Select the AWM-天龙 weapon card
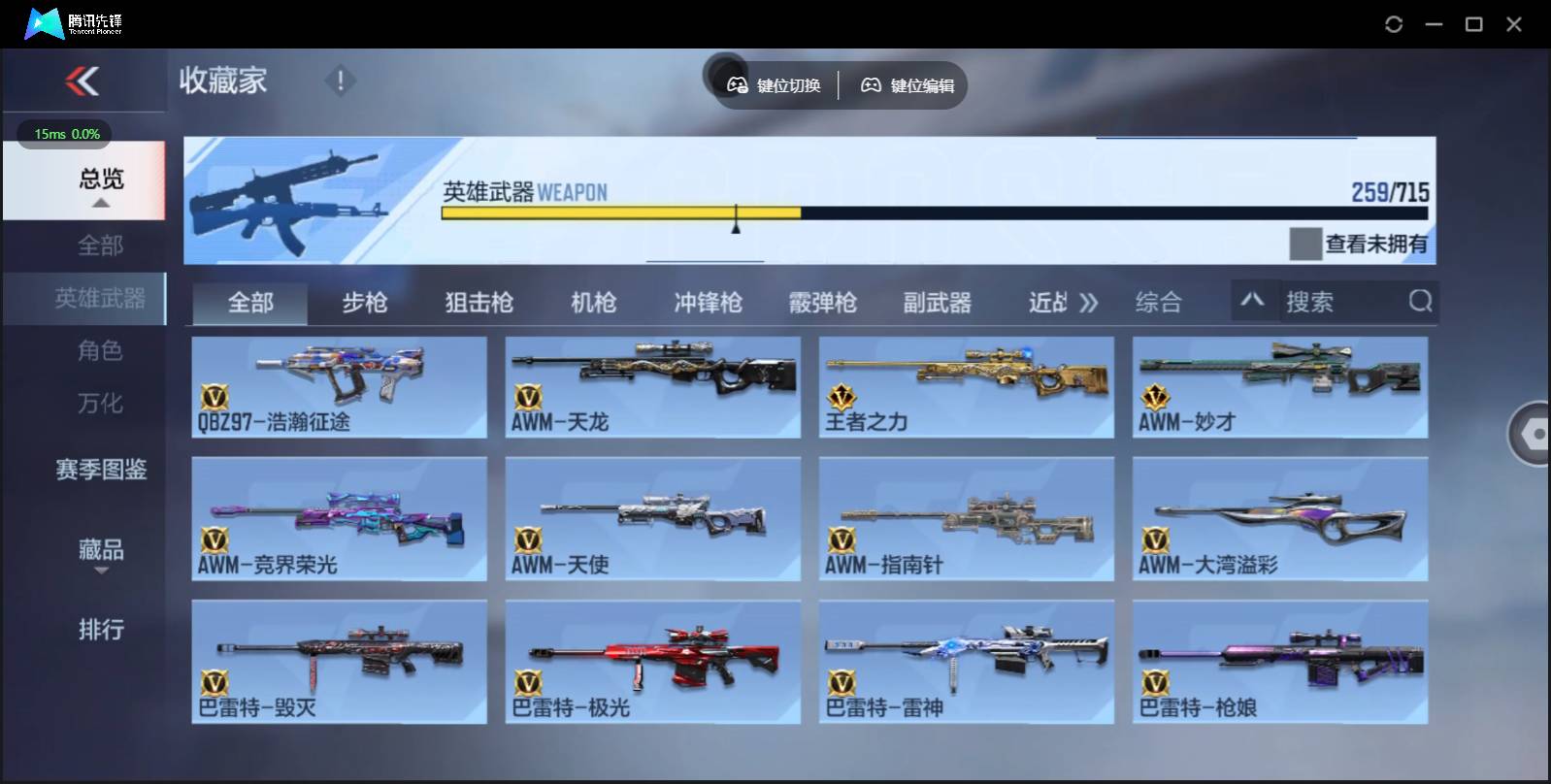Image resolution: width=1551 pixels, height=784 pixels. [x=652, y=386]
